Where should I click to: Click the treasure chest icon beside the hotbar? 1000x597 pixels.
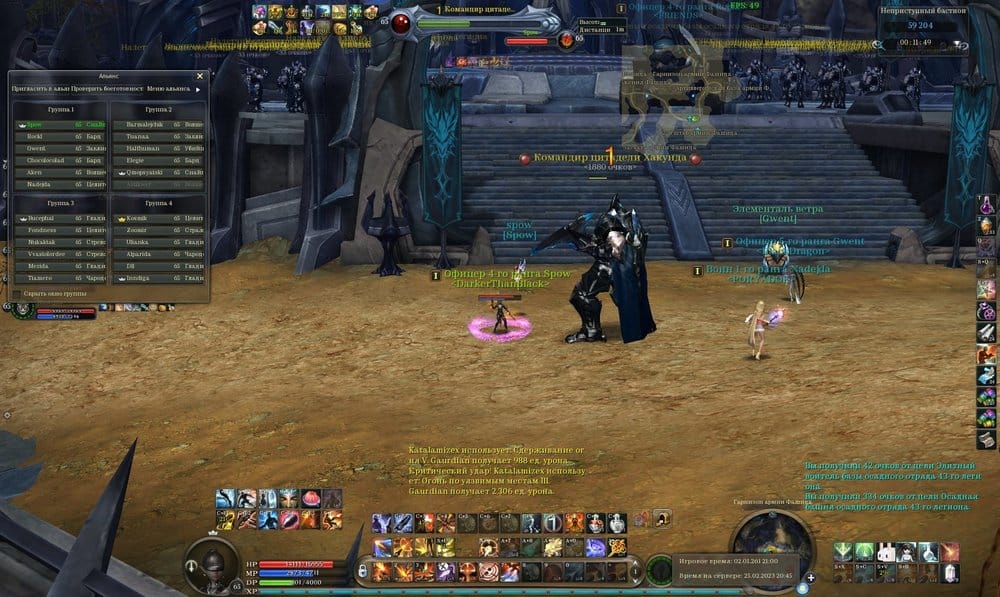pos(661,518)
